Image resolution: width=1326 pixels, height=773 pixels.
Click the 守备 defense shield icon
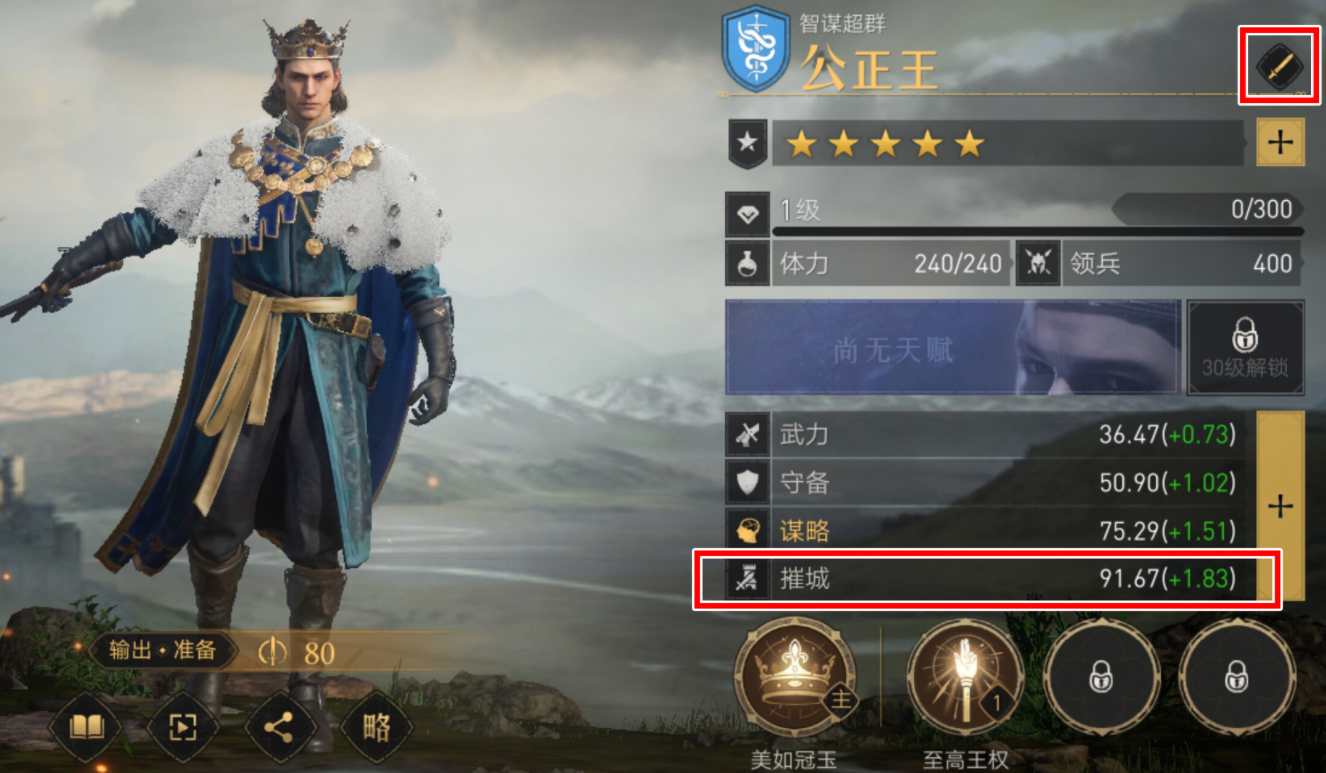[745, 483]
